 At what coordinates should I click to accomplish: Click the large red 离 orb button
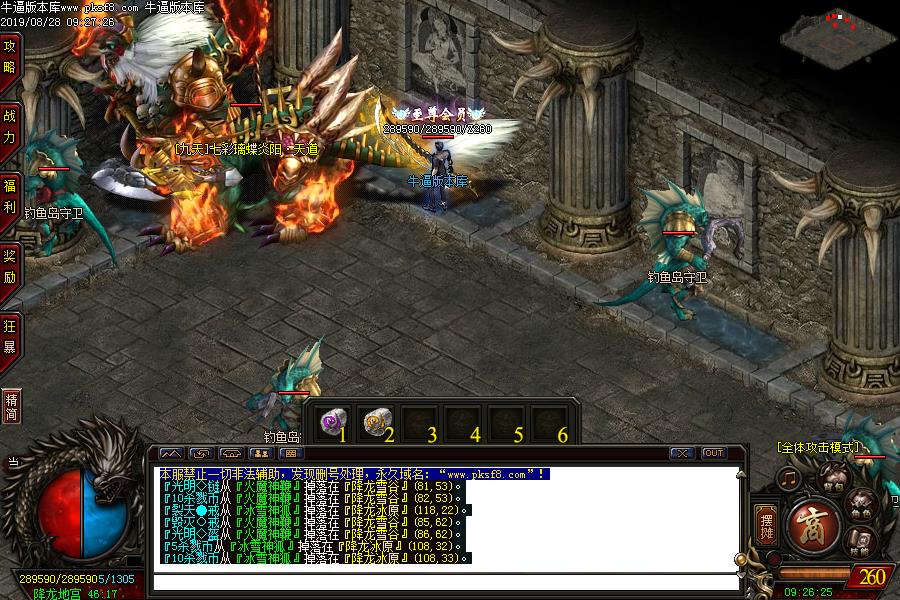[811, 525]
